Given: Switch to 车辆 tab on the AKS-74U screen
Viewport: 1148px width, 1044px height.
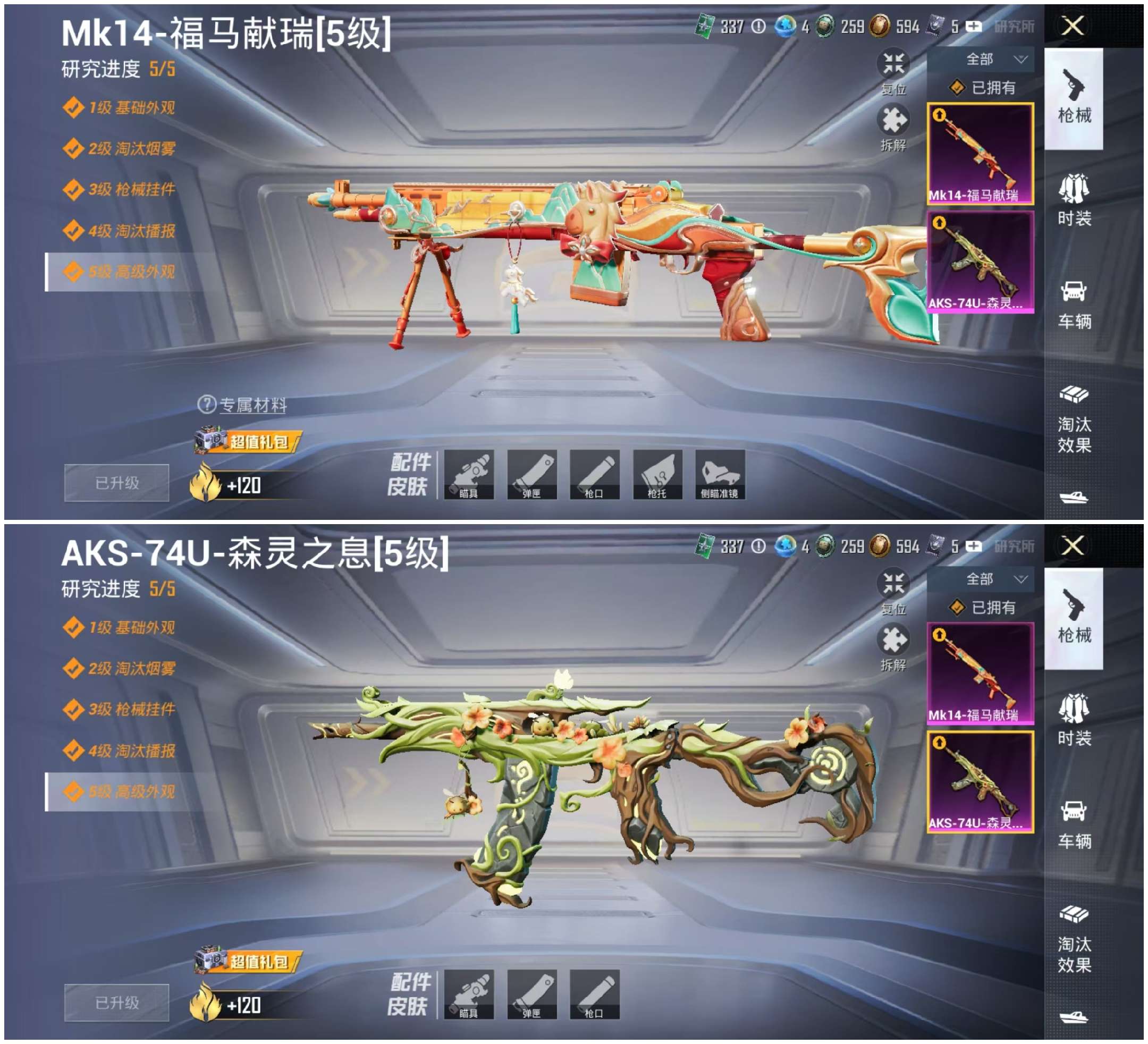Looking at the screenshot, I should [x=1074, y=823].
